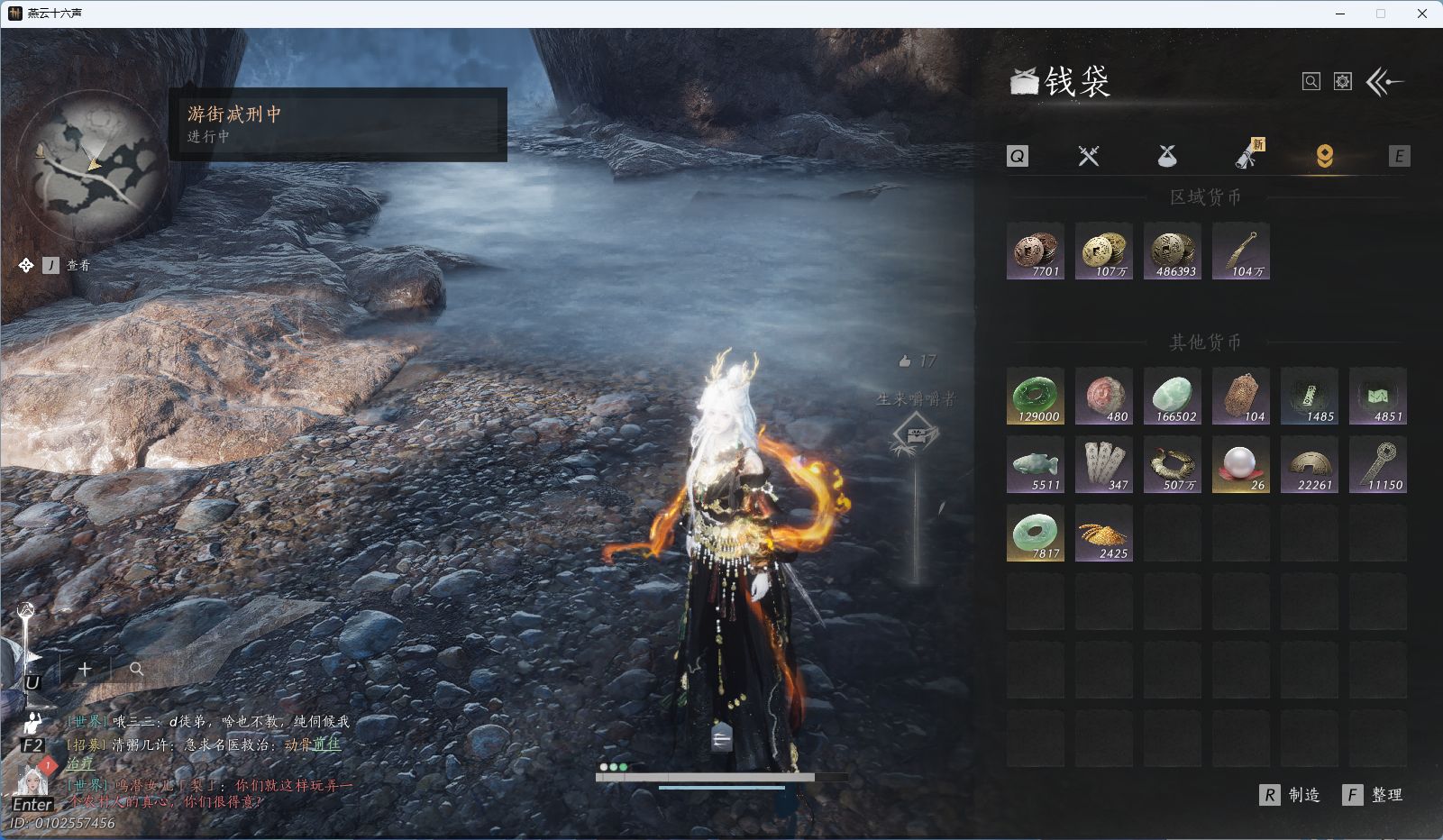Click the 制造 craft button

click(x=1291, y=795)
